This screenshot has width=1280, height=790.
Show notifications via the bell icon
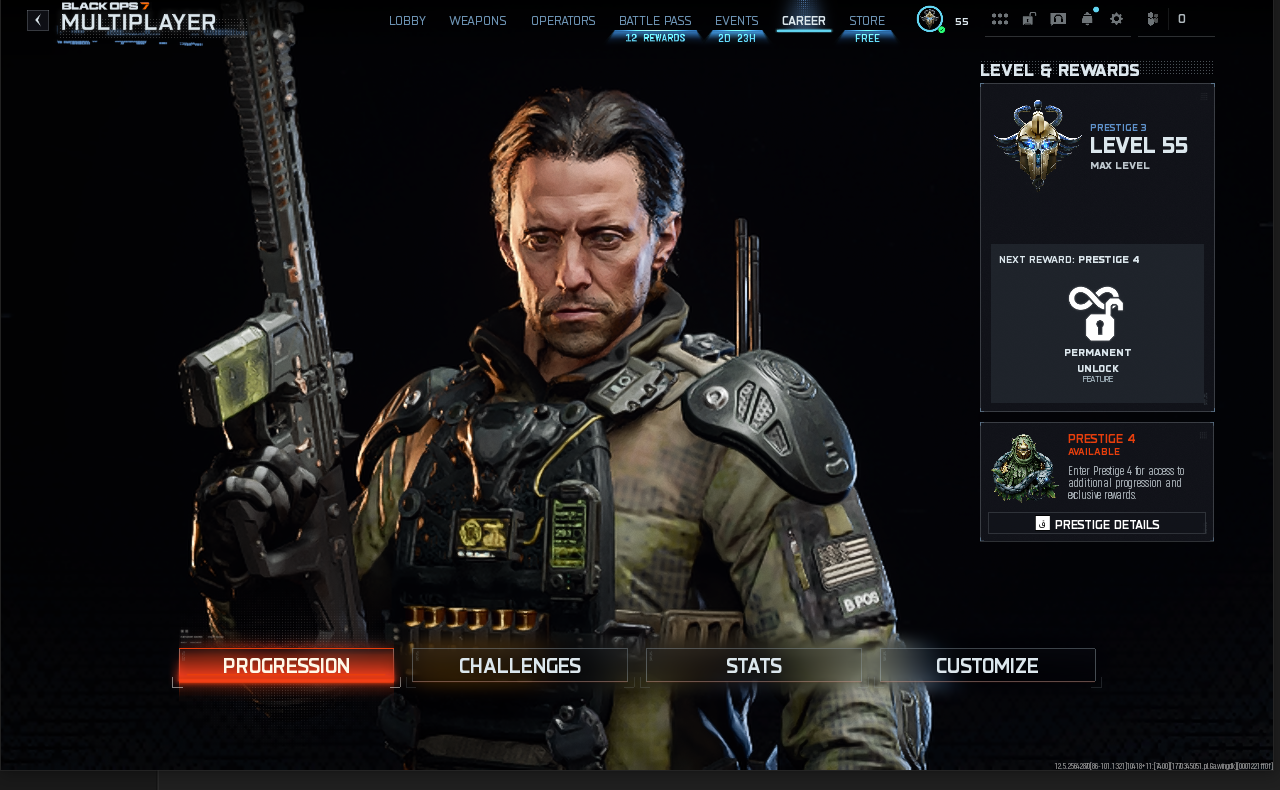1087,19
